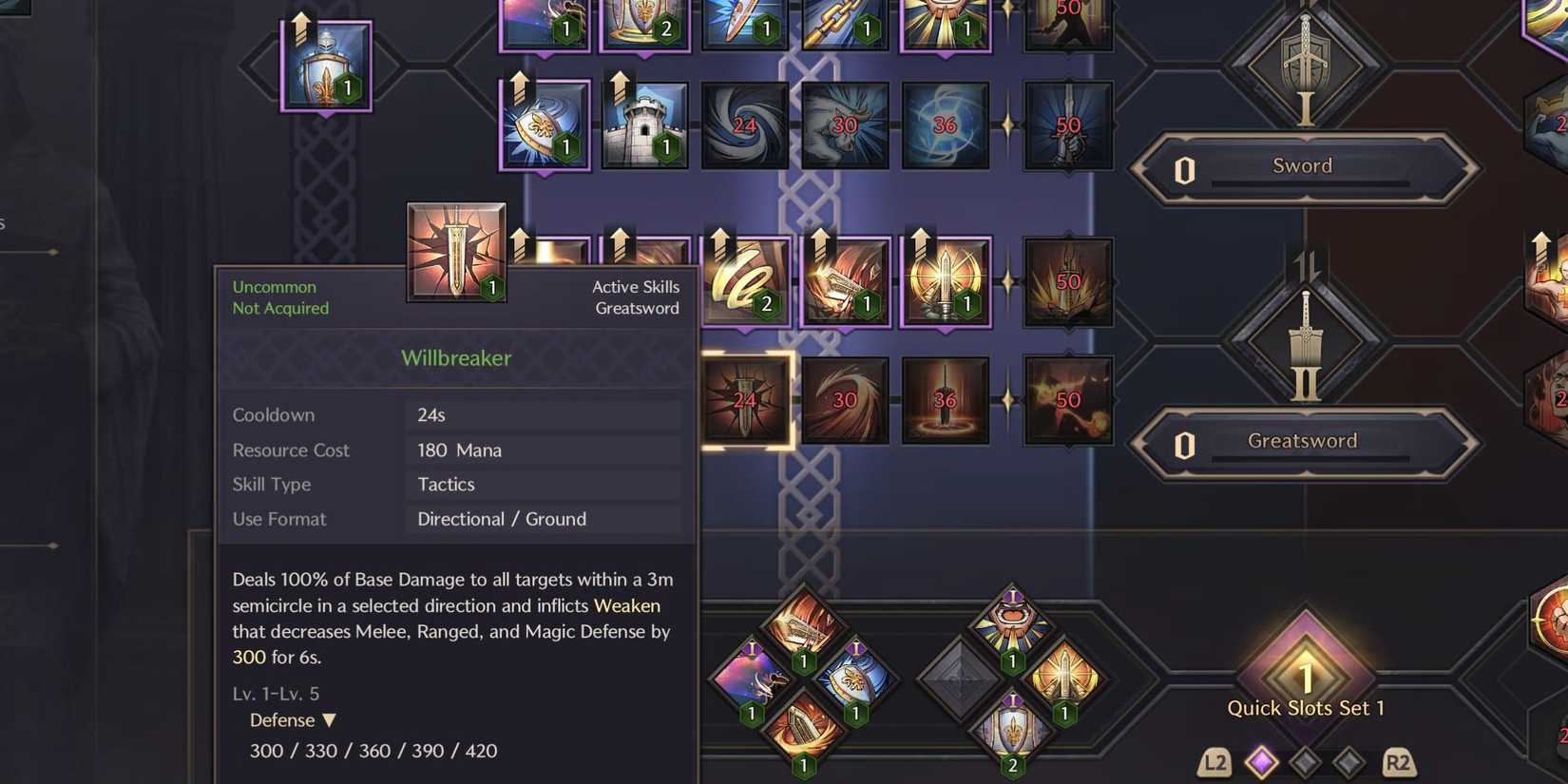This screenshot has width=1568, height=784.
Task: Toggle the second gray diamond slot page
Action: coord(1346,760)
